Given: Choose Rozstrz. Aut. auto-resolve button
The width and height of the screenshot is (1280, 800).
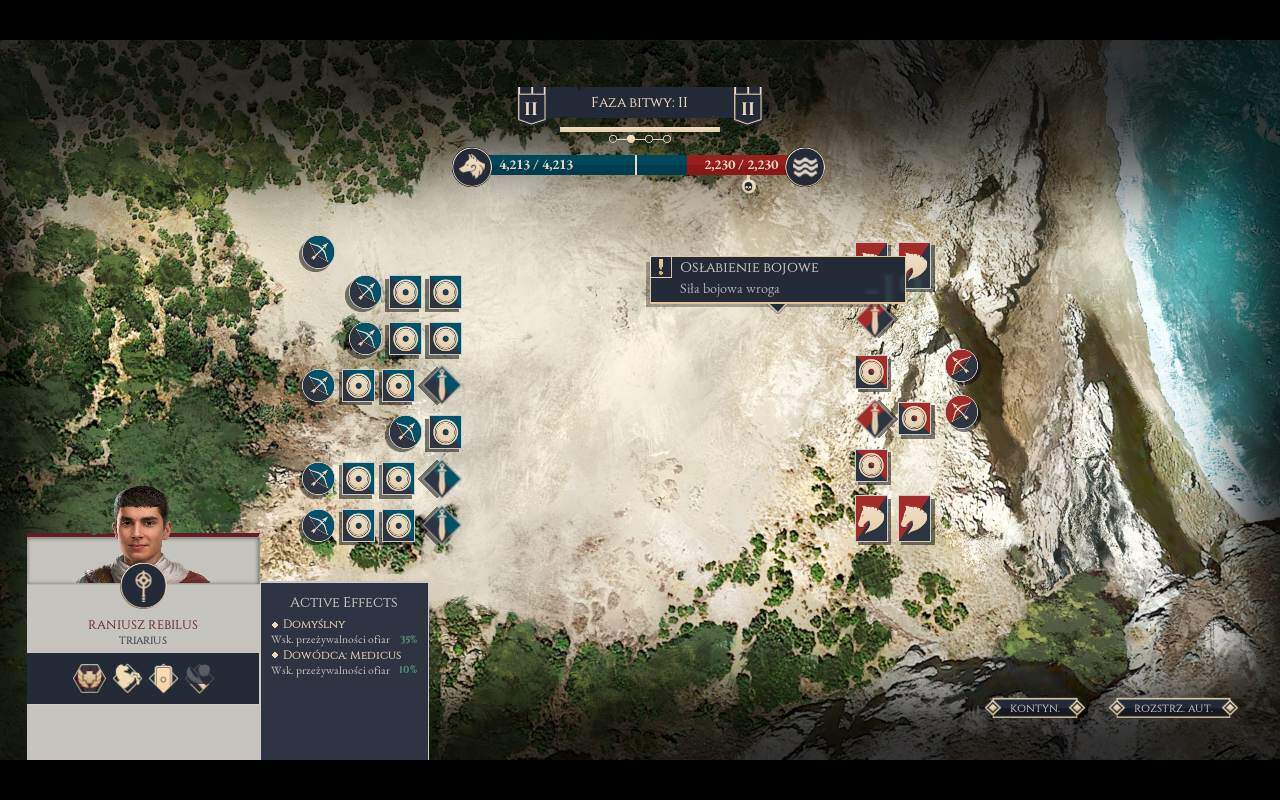Looking at the screenshot, I should tap(1173, 708).
